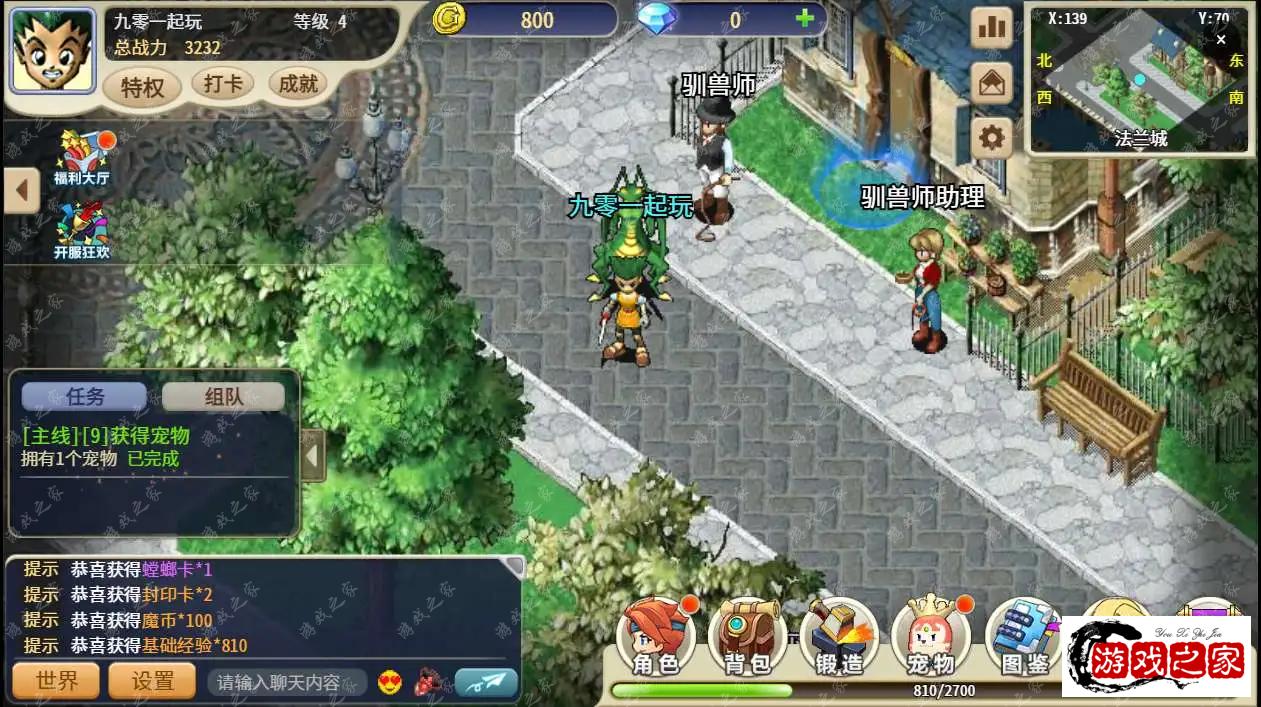Viewport: 1261px width, 707px height.
Task: Open the gear settings icon
Action: tap(992, 138)
